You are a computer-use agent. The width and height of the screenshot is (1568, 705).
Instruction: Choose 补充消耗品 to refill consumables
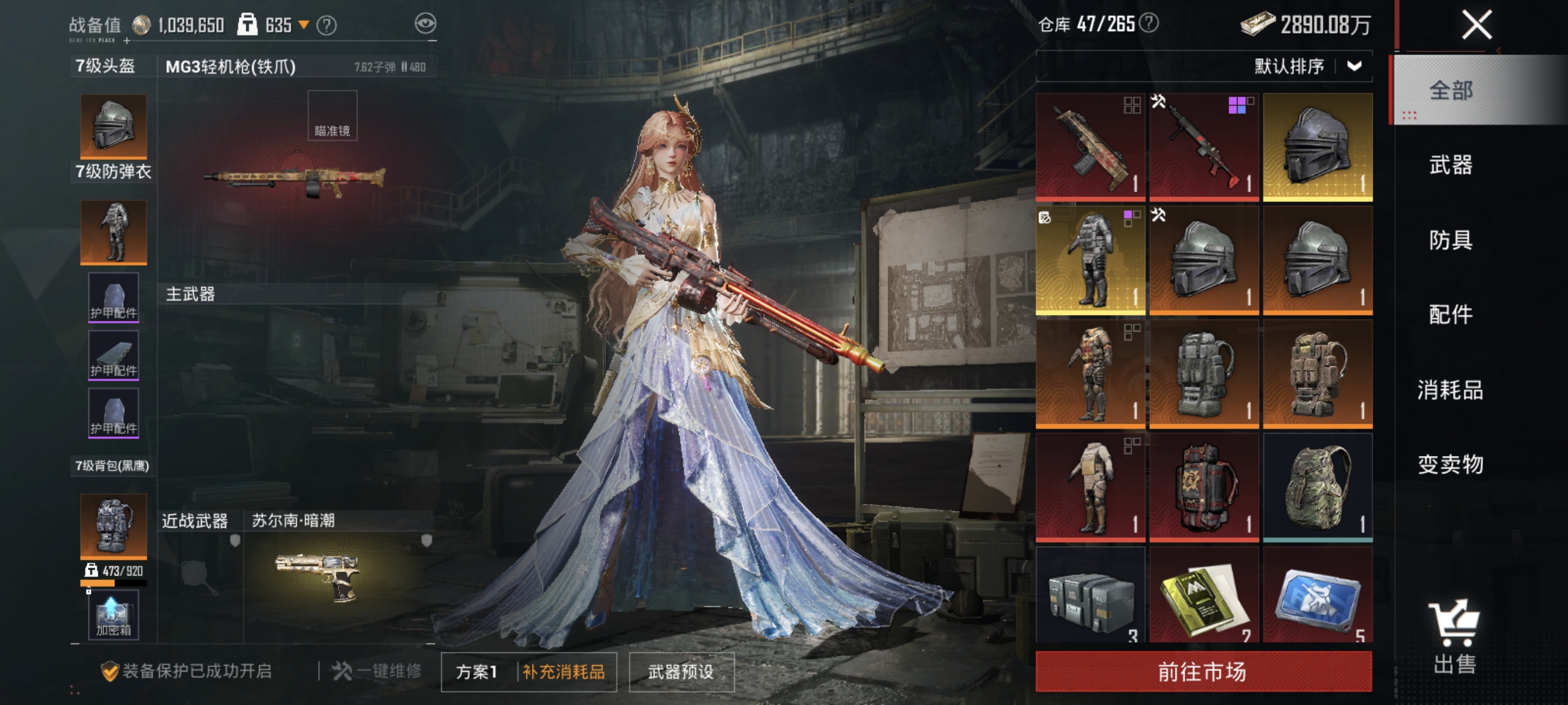[x=564, y=671]
